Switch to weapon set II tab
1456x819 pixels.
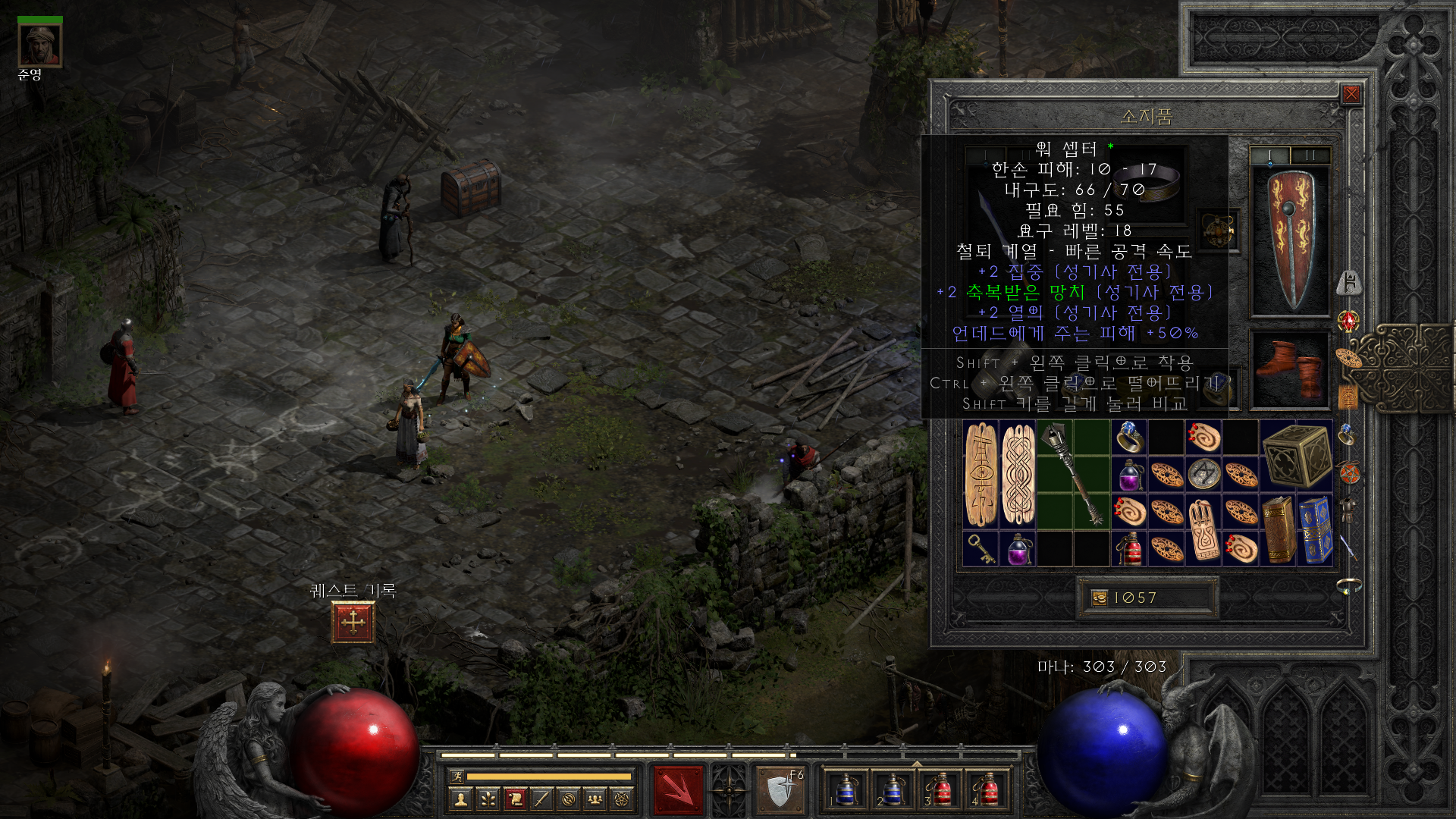(1310, 155)
